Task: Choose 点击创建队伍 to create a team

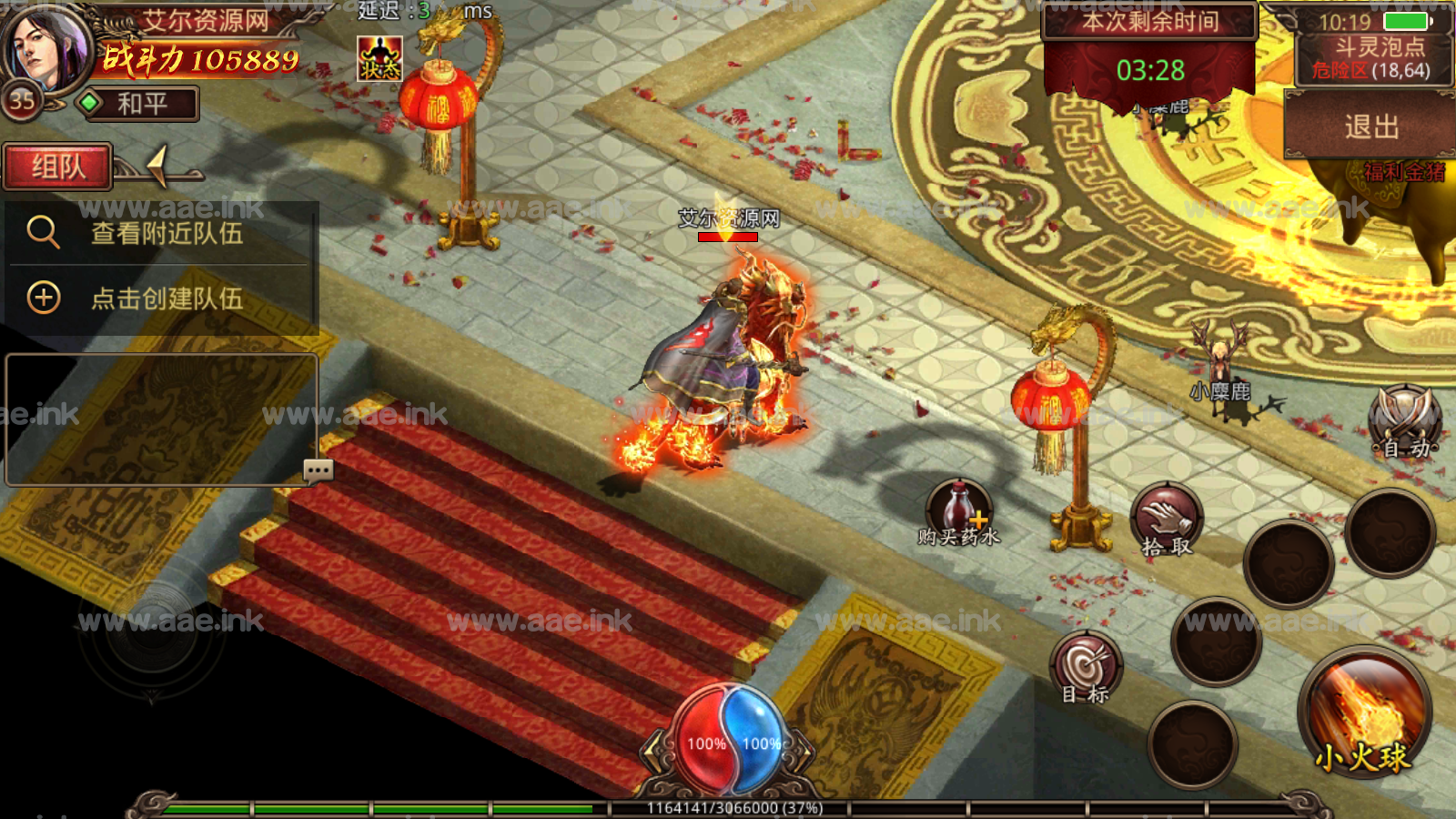Action: click(x=164, y=298)
